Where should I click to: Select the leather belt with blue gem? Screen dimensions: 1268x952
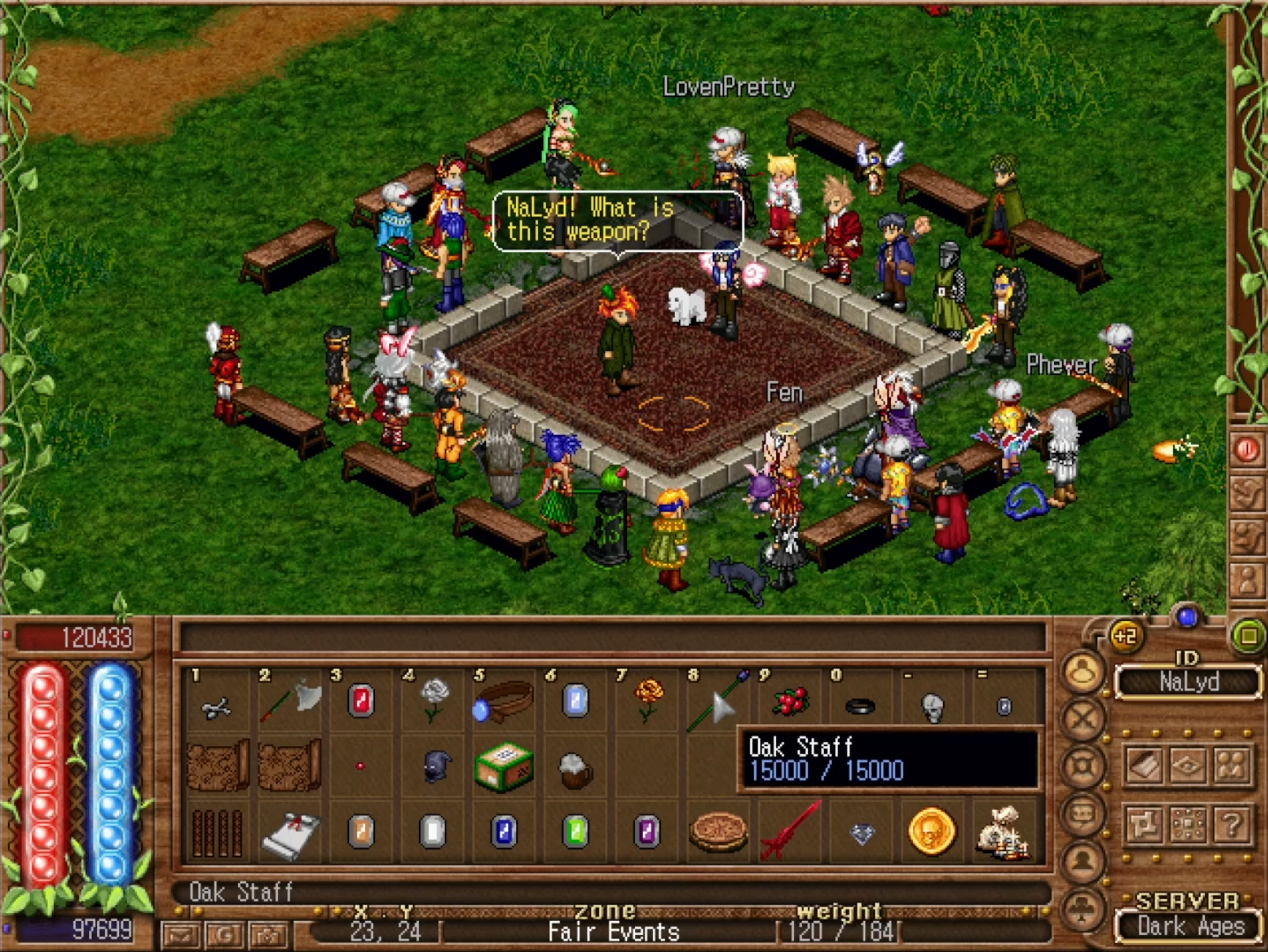(504, 701)
